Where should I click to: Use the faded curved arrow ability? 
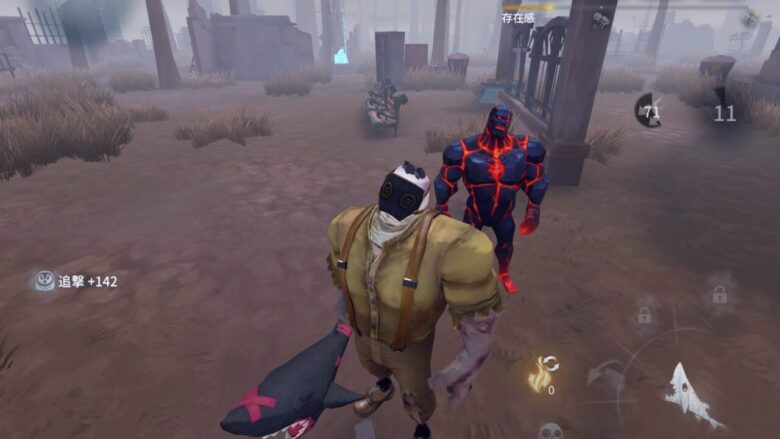point(604,374)
